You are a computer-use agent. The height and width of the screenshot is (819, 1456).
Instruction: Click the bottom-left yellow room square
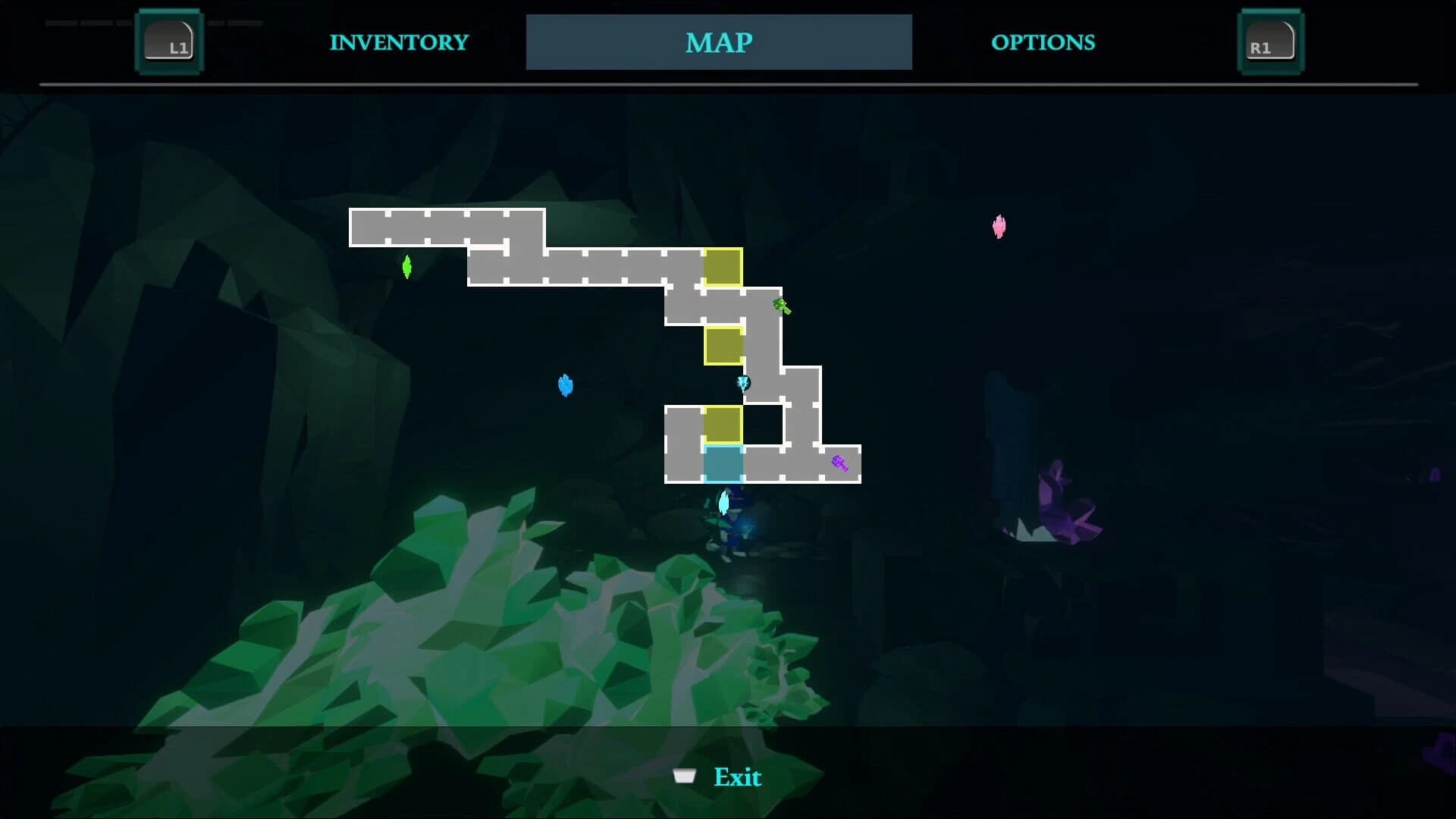tap(724, 425)
